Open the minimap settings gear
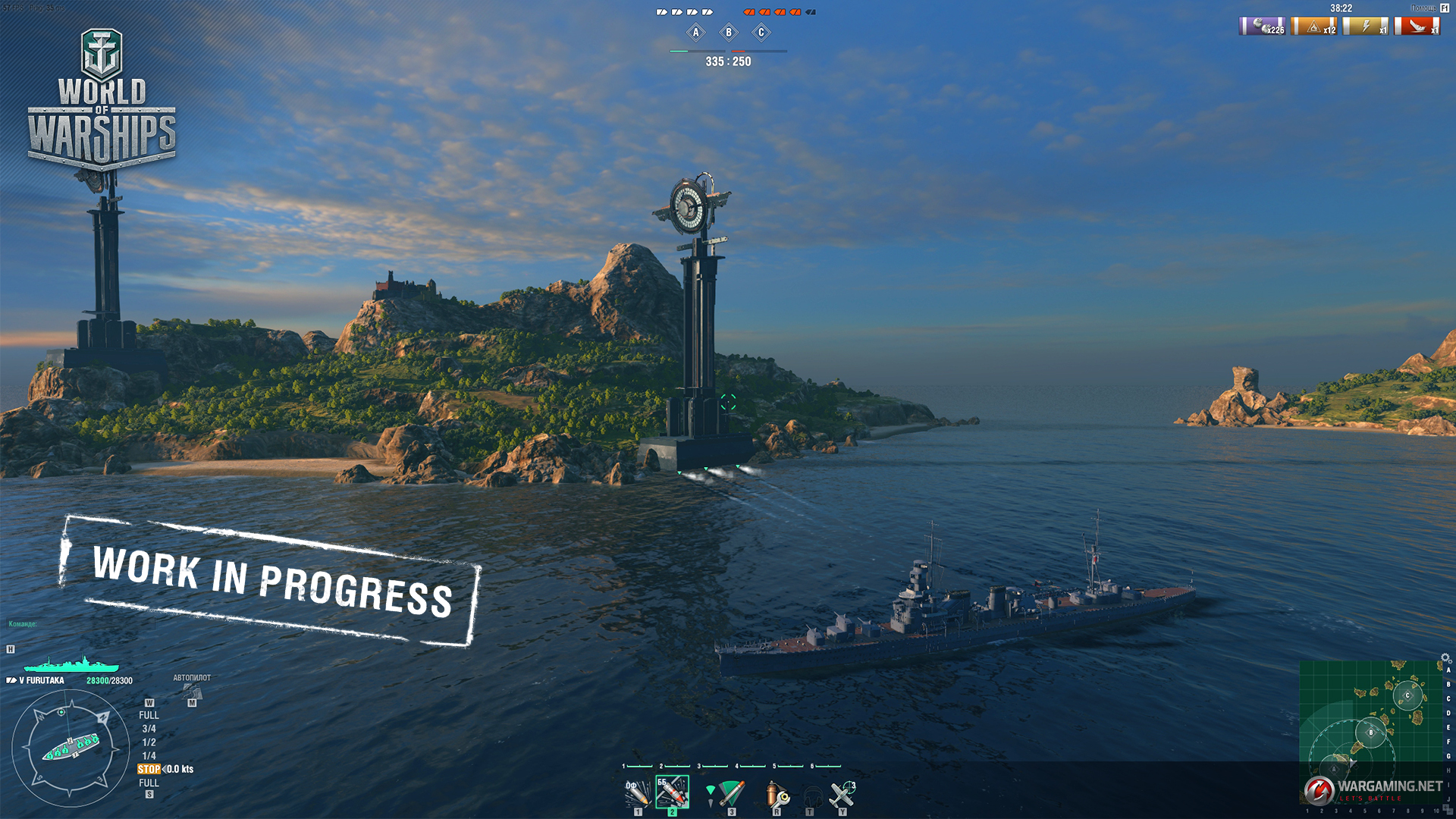The width and height of the screenshot is (1456, 819). (1445, 658)
